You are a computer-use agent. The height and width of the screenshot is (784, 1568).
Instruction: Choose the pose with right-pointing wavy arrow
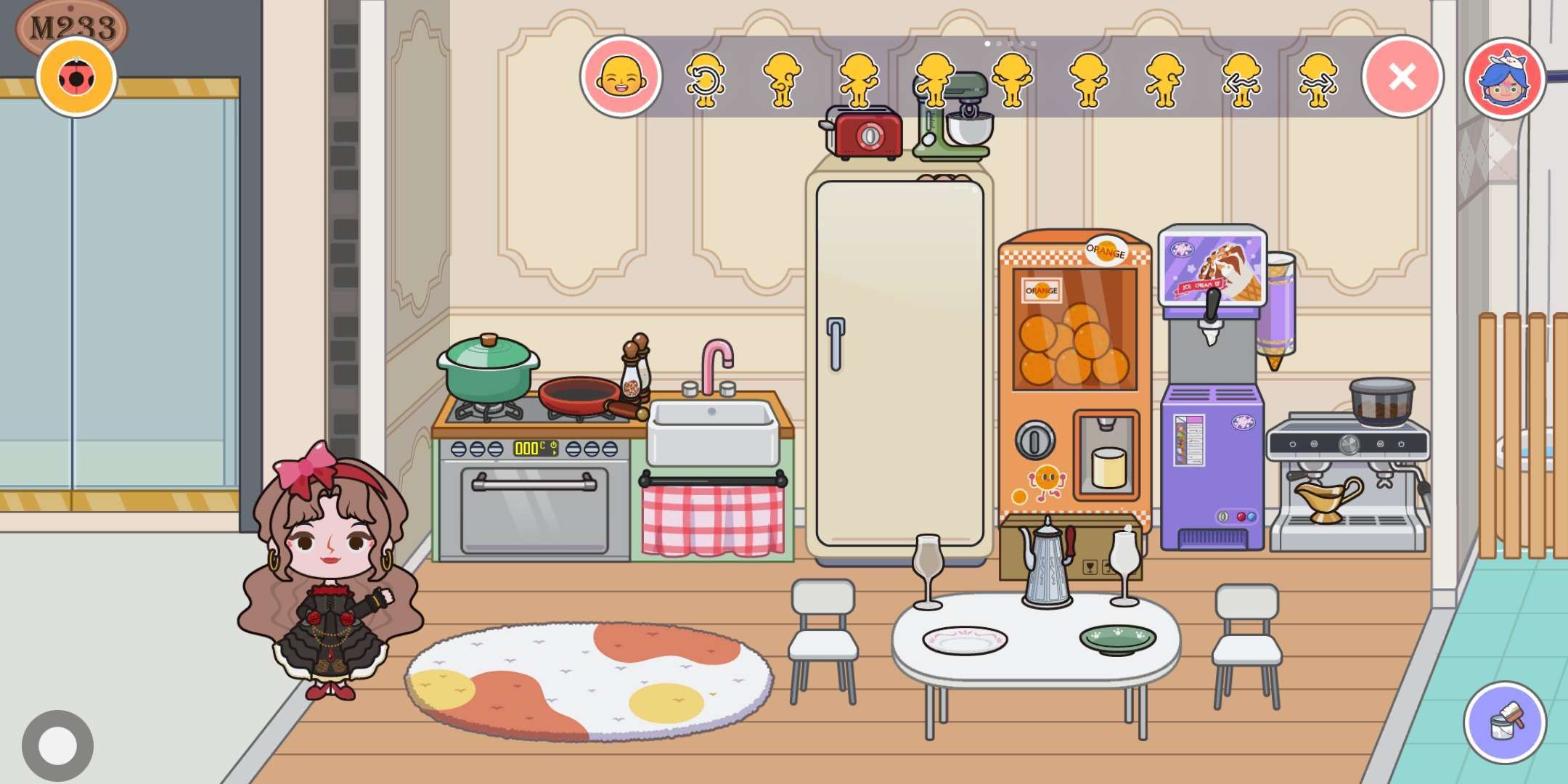tap(1318, 79)
